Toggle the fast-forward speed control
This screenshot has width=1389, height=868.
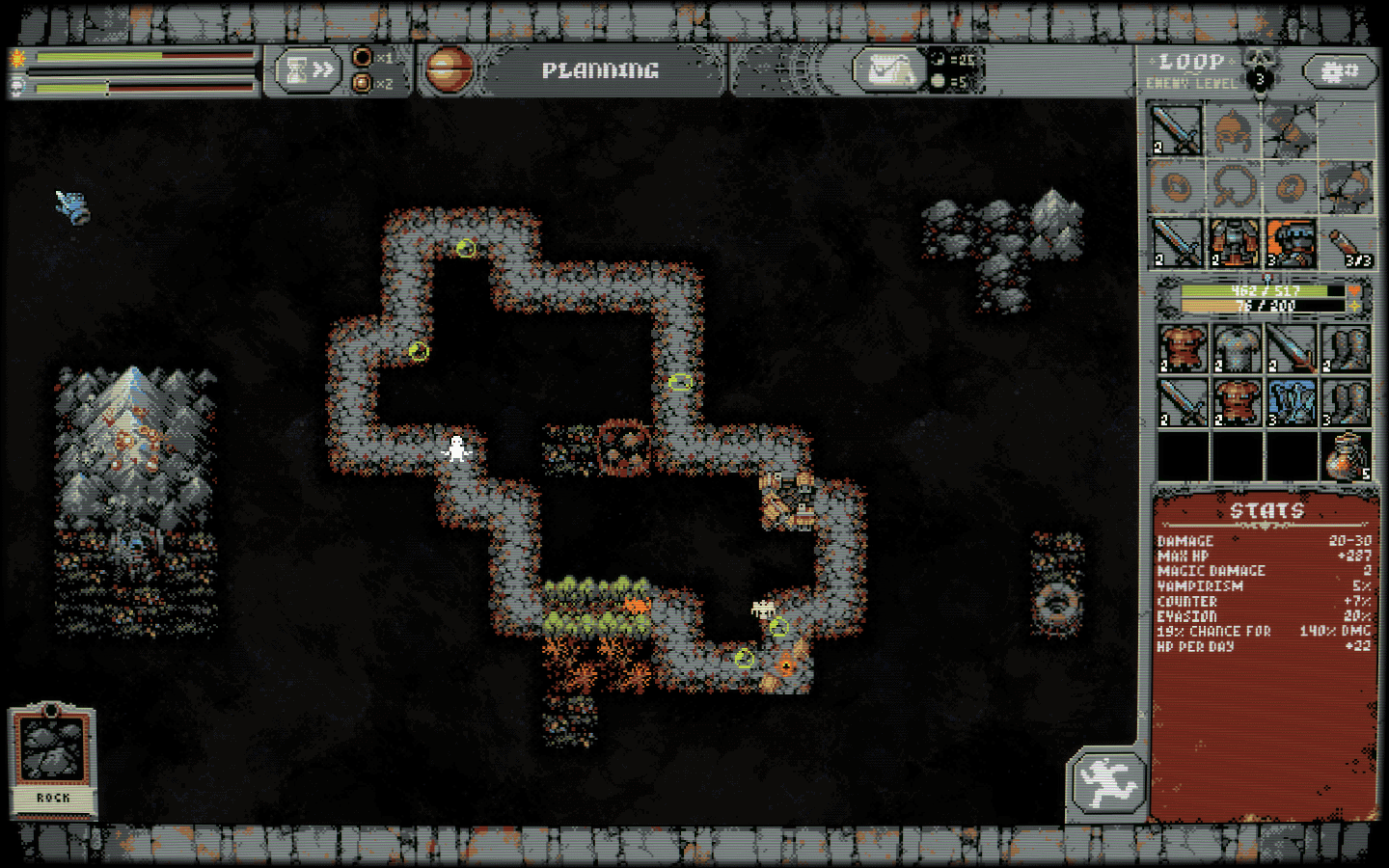pos(322,68)
